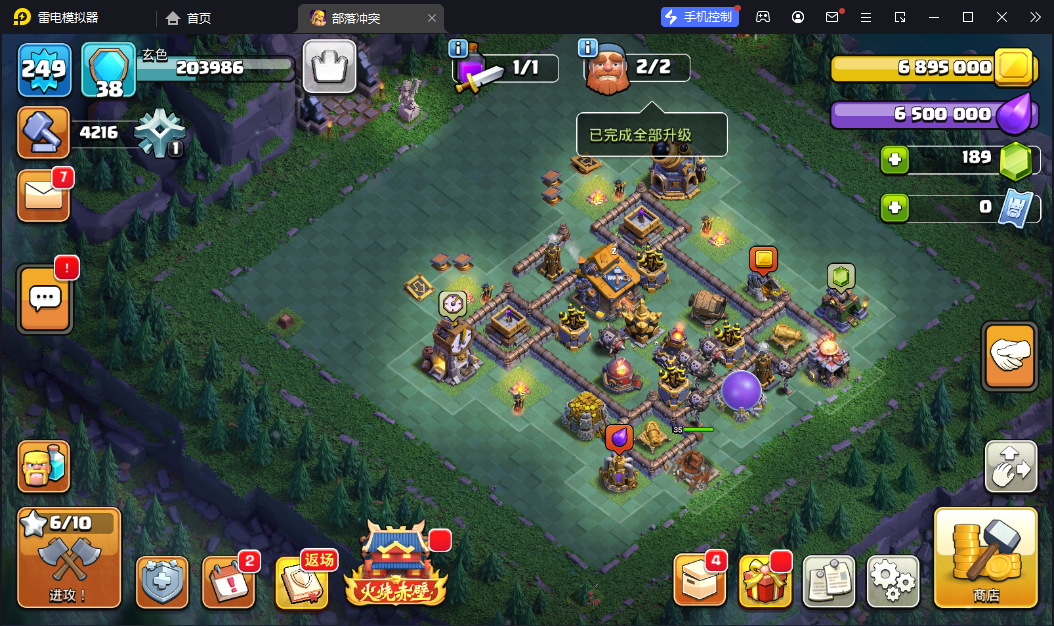Viewport: 1054px width, 626px height.
Task: Open the player level 249 badge
Action: (x=44, y=69)
